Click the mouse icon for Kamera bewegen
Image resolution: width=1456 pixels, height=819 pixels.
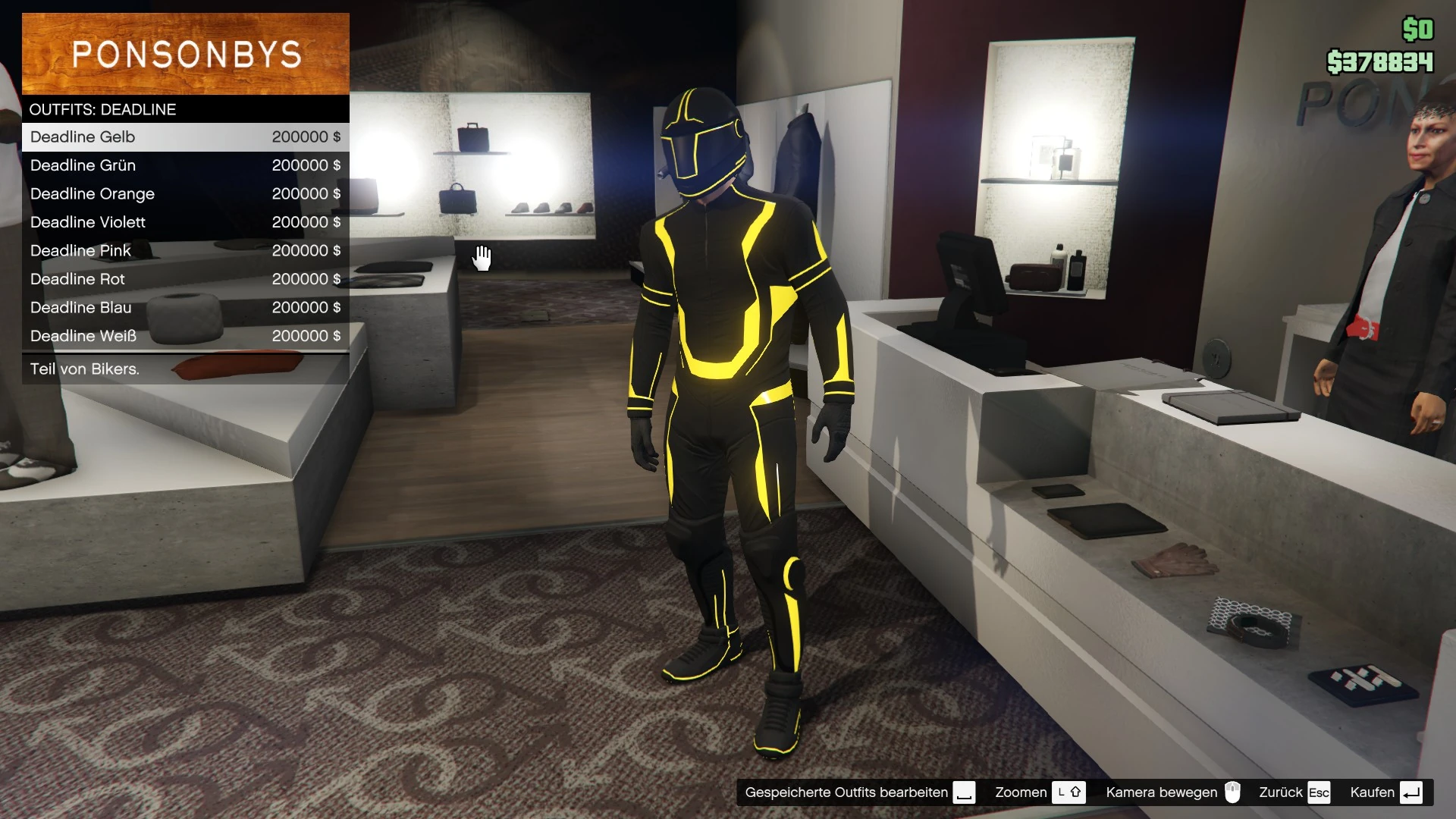point(1233,792)
